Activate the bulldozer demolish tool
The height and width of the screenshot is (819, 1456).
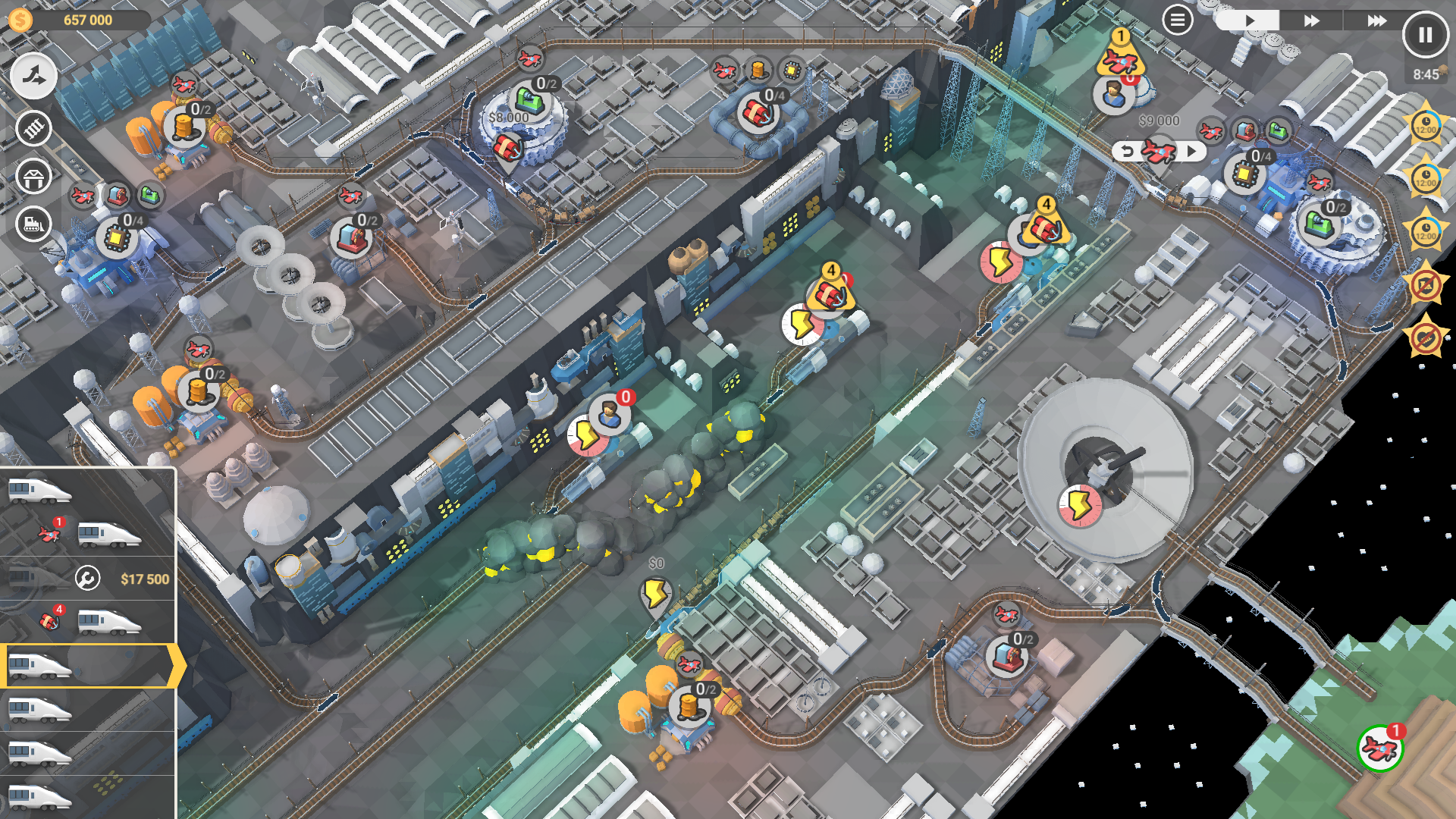pos(33,224)
